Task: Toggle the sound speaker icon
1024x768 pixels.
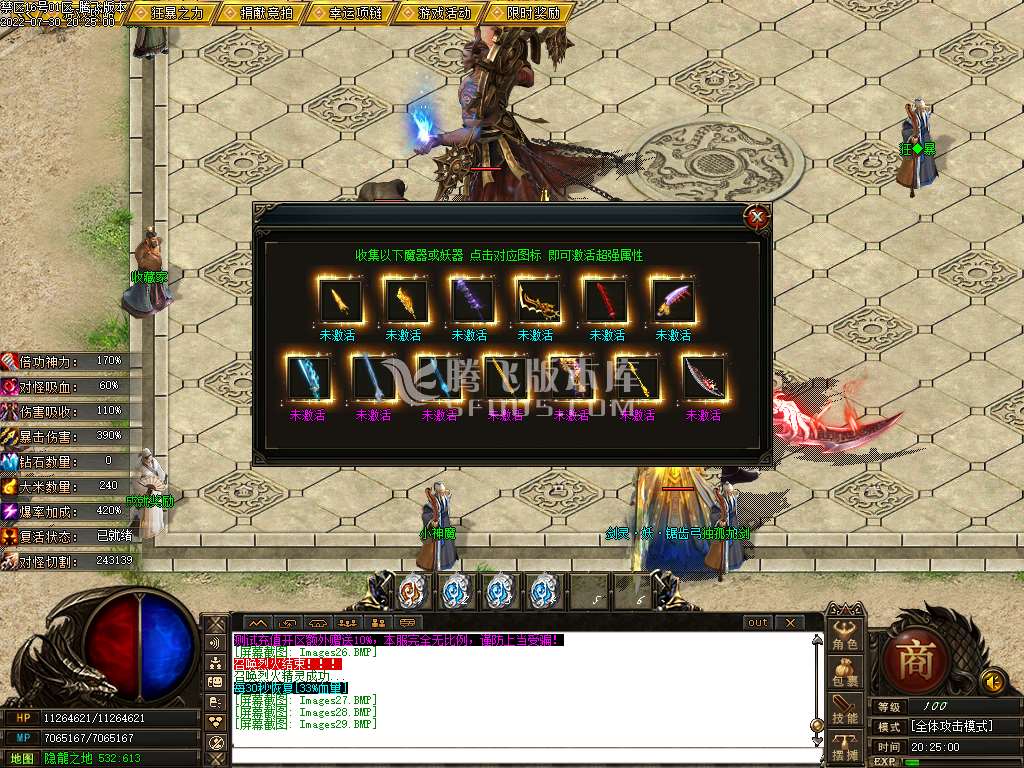Action: (x=992, y=682)
